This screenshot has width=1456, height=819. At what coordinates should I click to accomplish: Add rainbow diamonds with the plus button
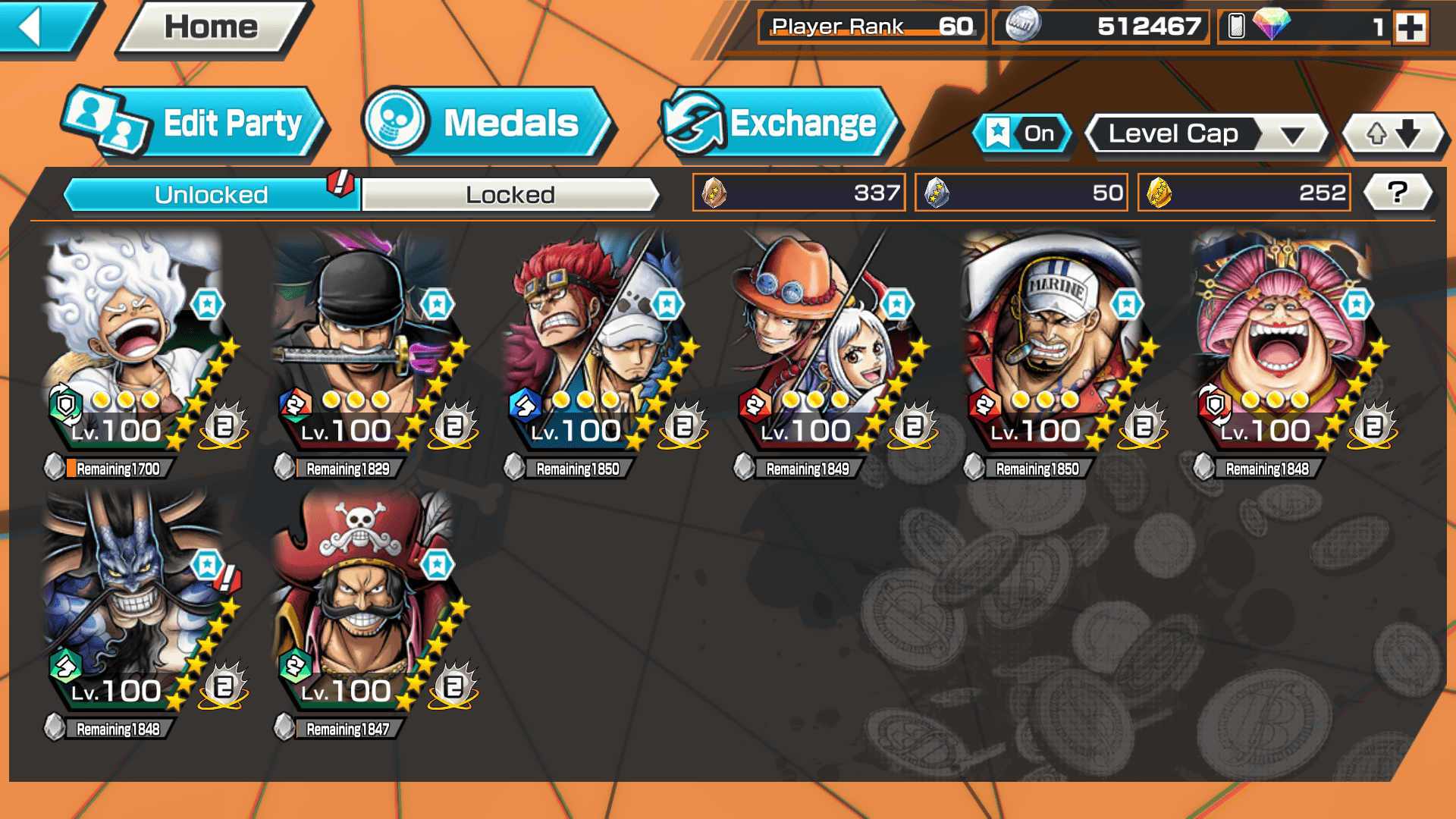click(x=1410, y=28)
